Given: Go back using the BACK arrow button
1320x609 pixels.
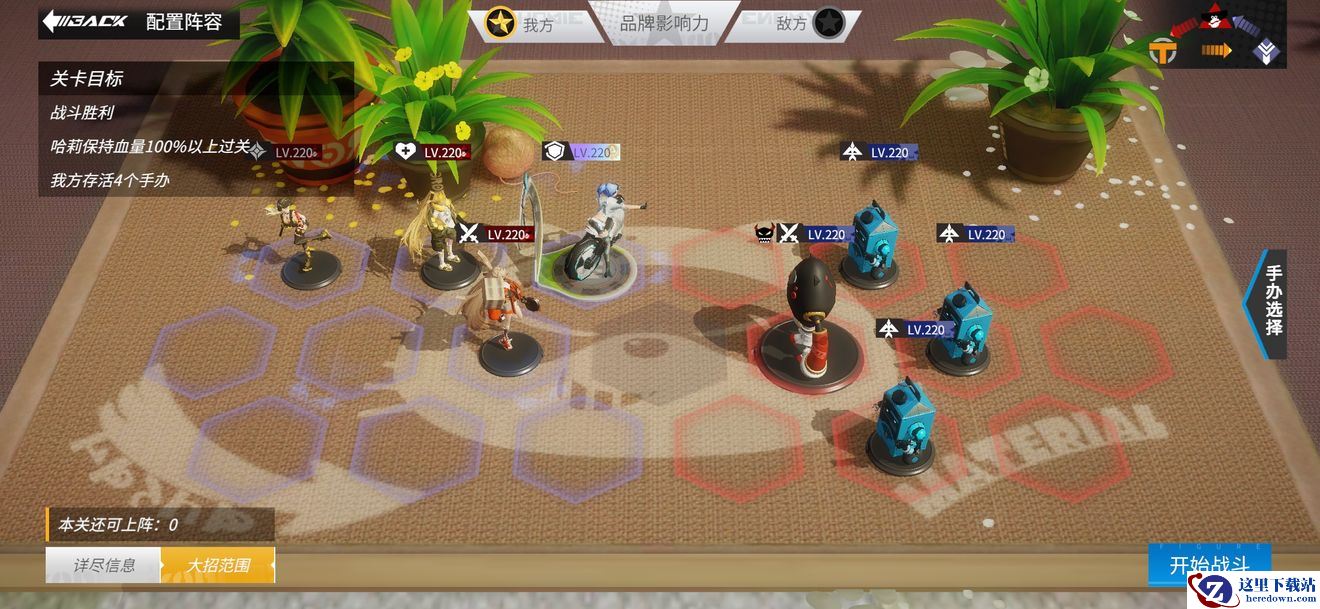Looking at the screenshot, I should 86,22.
